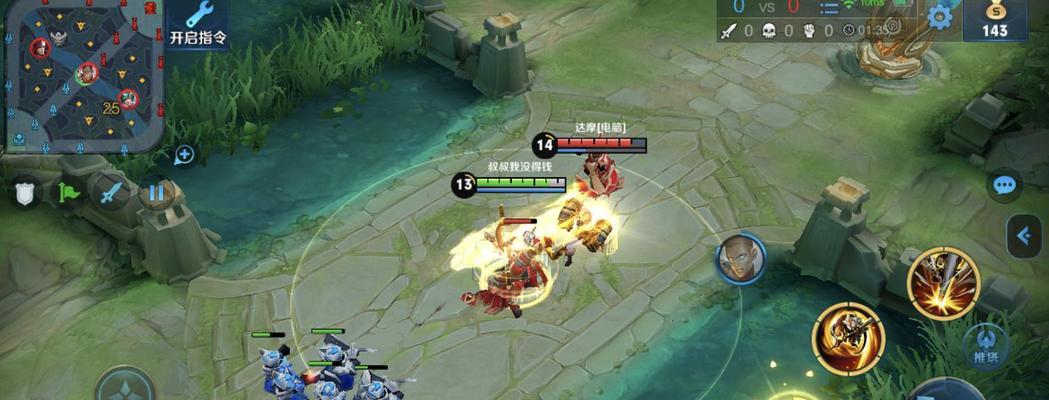Activate the golden spinning staff skill
1049x400 pixels.
tap(848, 339)
